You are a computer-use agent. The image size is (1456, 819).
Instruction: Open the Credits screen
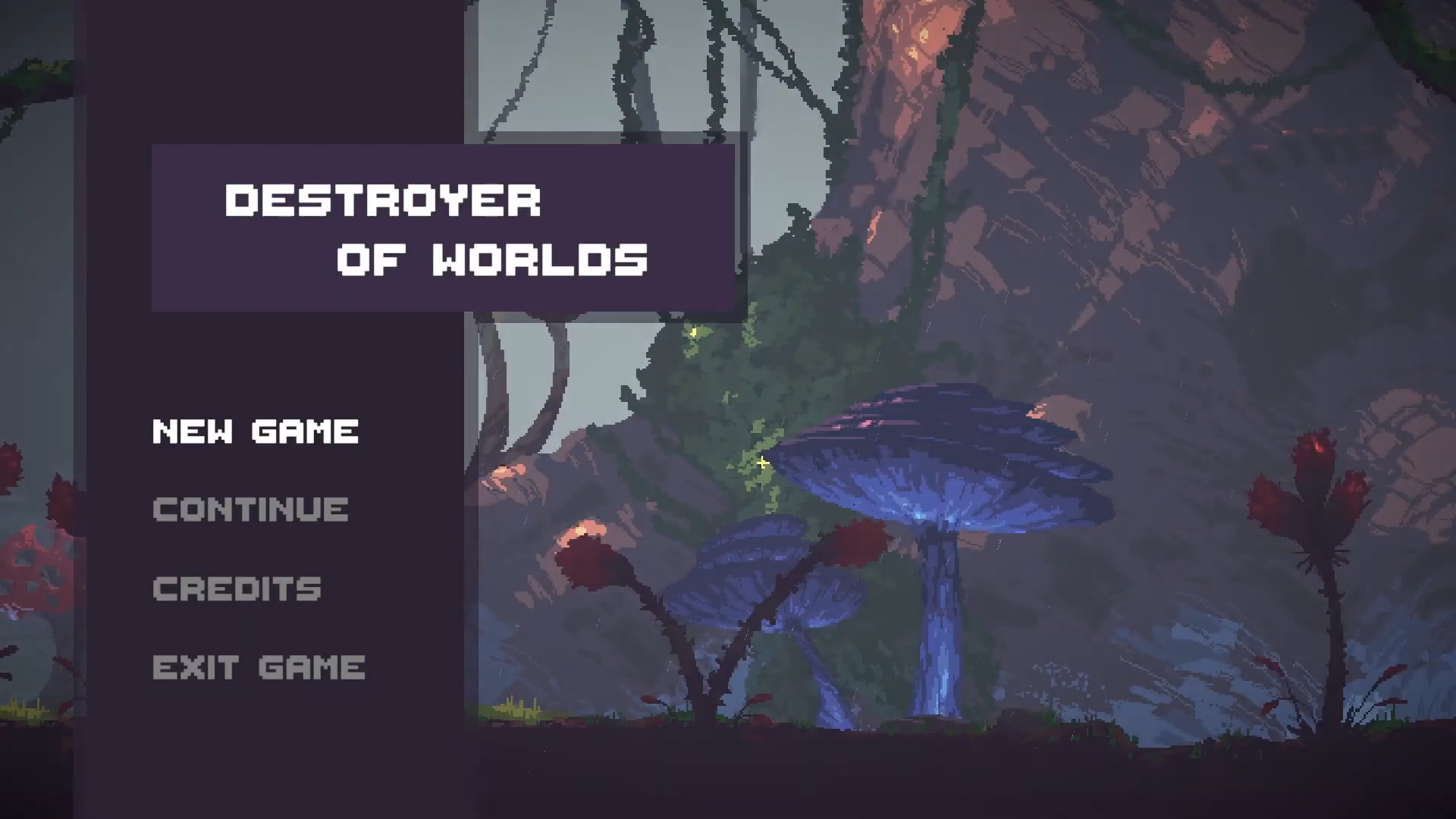[x=237, y=588]
